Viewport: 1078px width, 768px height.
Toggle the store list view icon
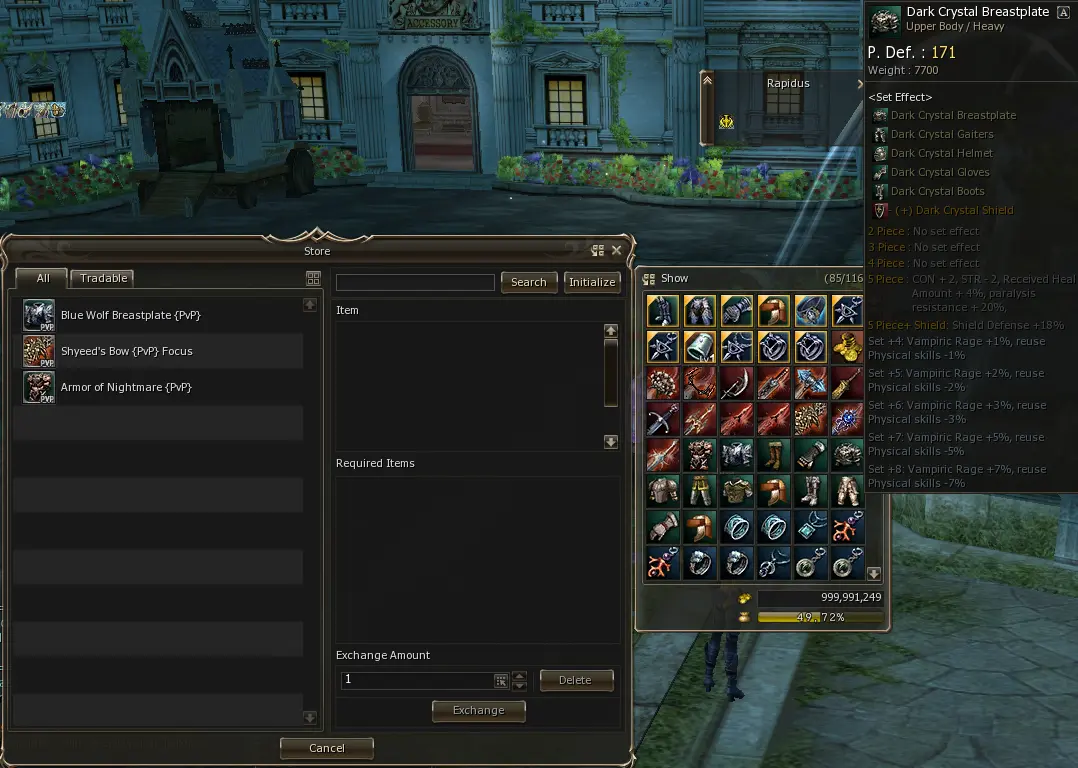pyautogui.click(x=313, y=279)
